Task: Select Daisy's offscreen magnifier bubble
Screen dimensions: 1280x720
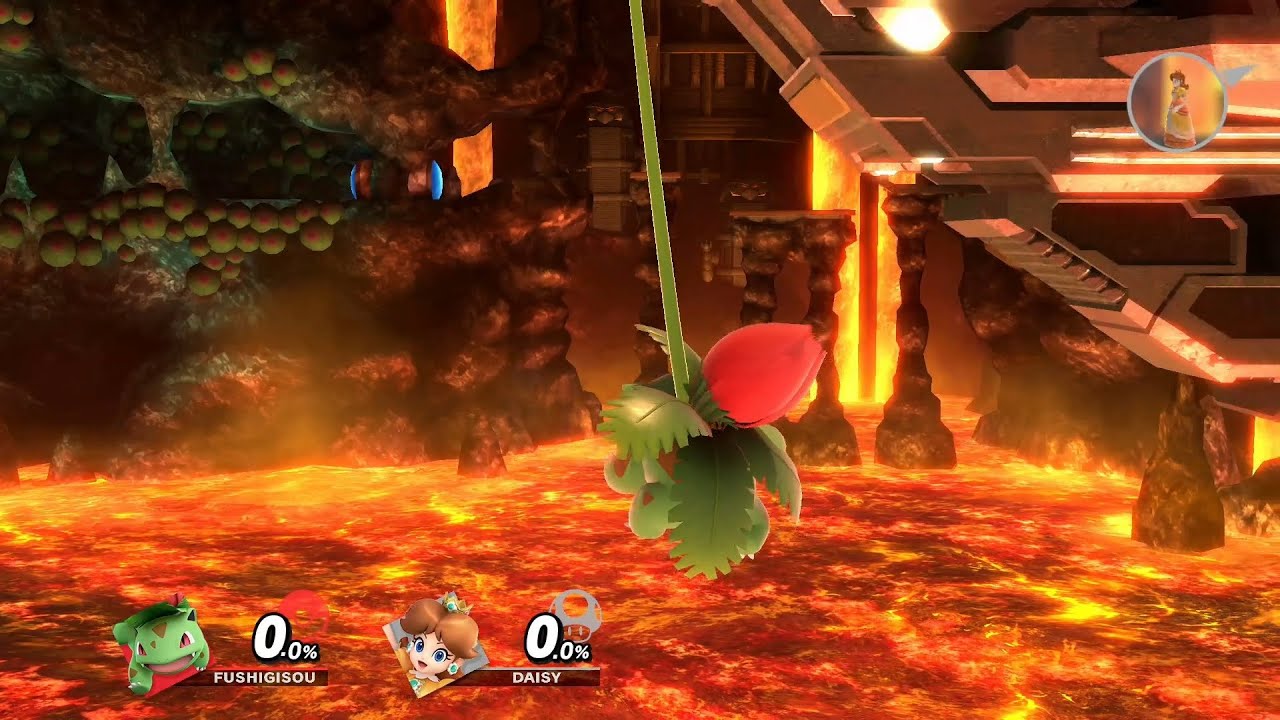Action: point(1178,104)
